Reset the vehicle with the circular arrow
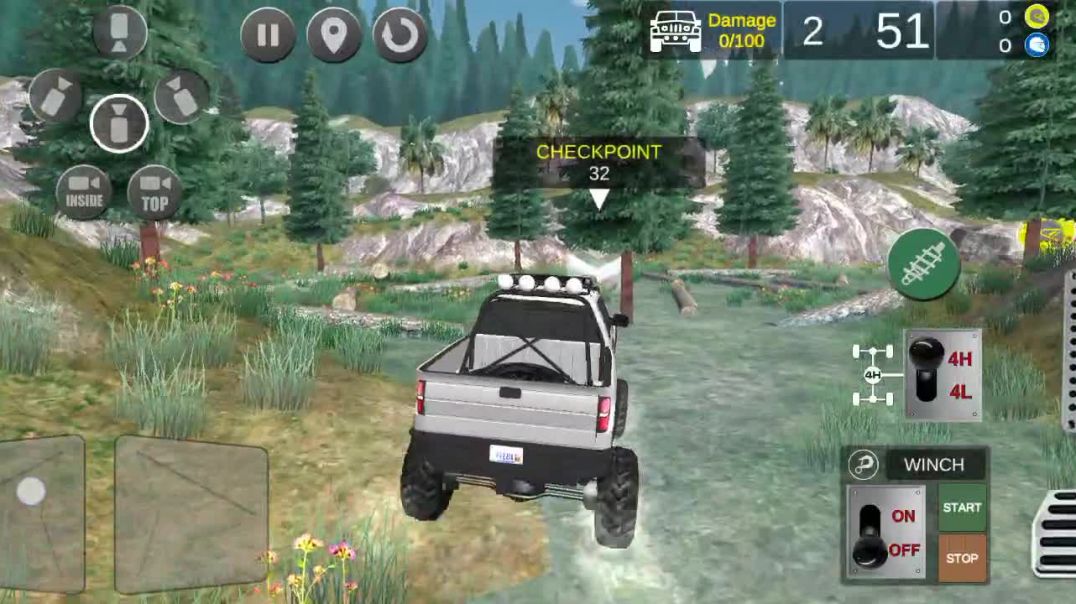The image size is (1076, 604). point(400,36)
